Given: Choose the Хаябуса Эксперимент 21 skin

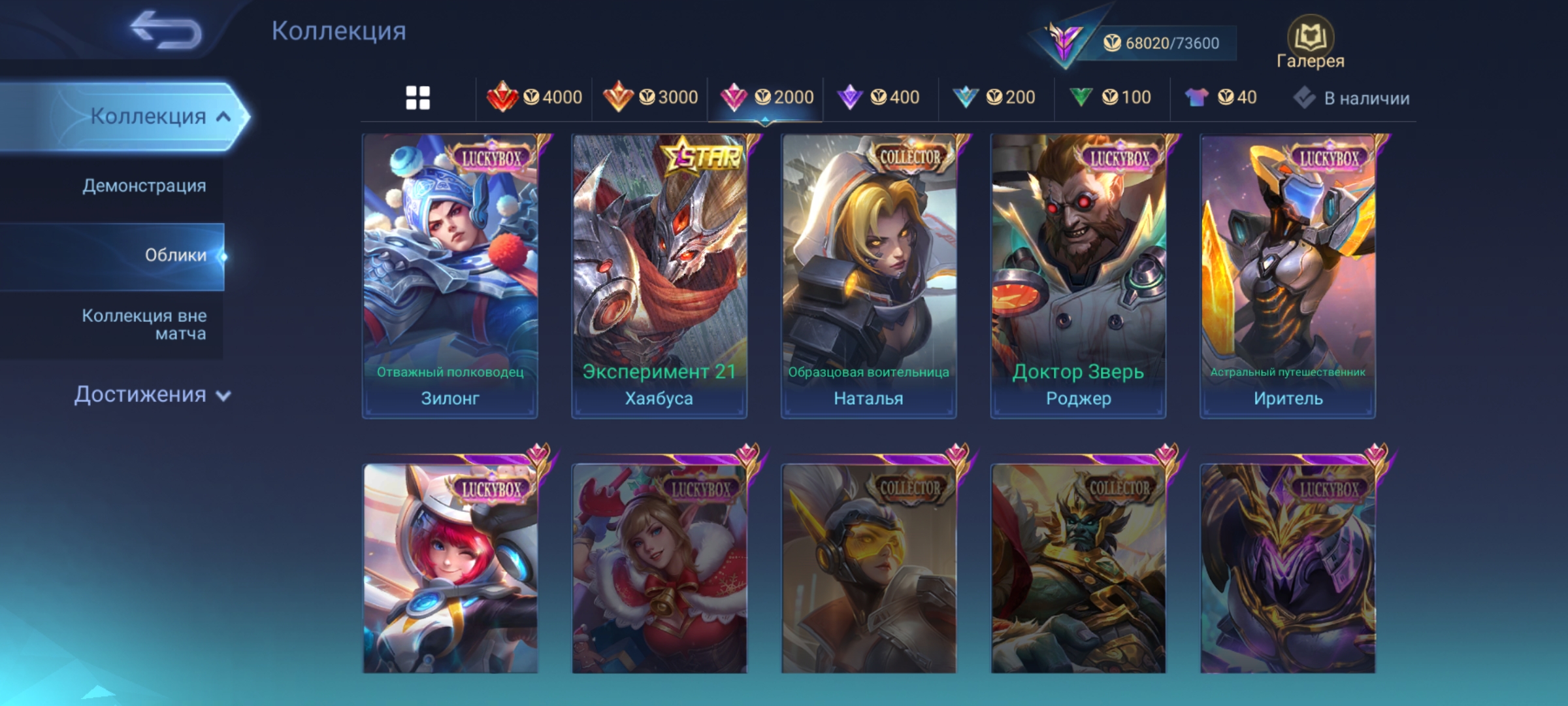Looking at the screenshot, I should pyautogui.click(x=659, y=276).
